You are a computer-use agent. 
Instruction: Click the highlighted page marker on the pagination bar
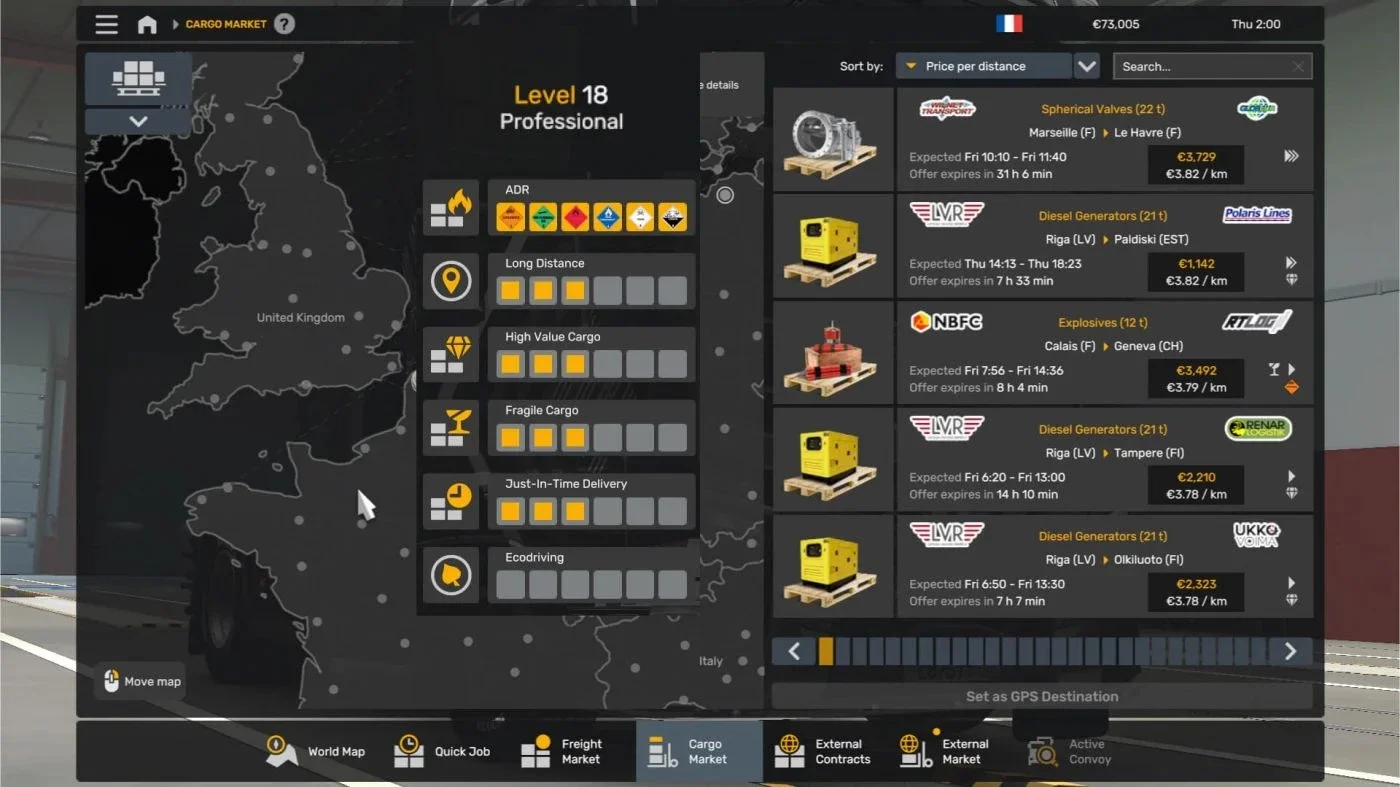[x=825, y=651]
